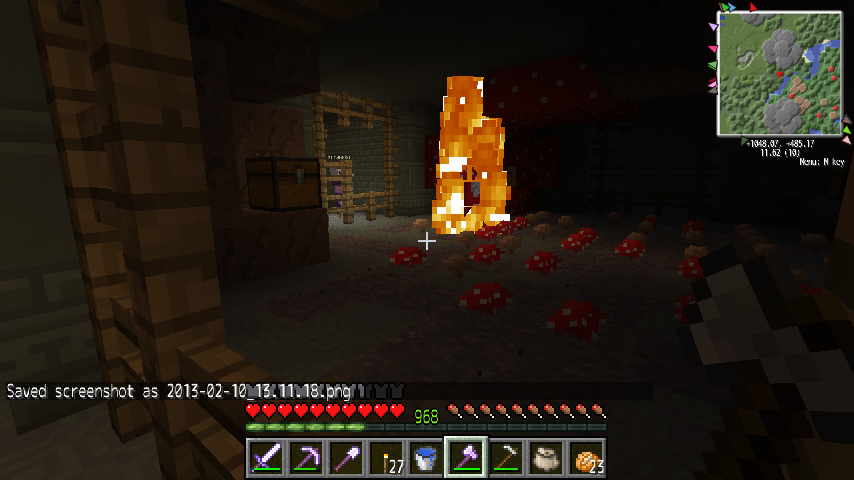Click the red waypoint arrow above minimap
This screenshot has height=480, width=854.
(x=753, y=7)
